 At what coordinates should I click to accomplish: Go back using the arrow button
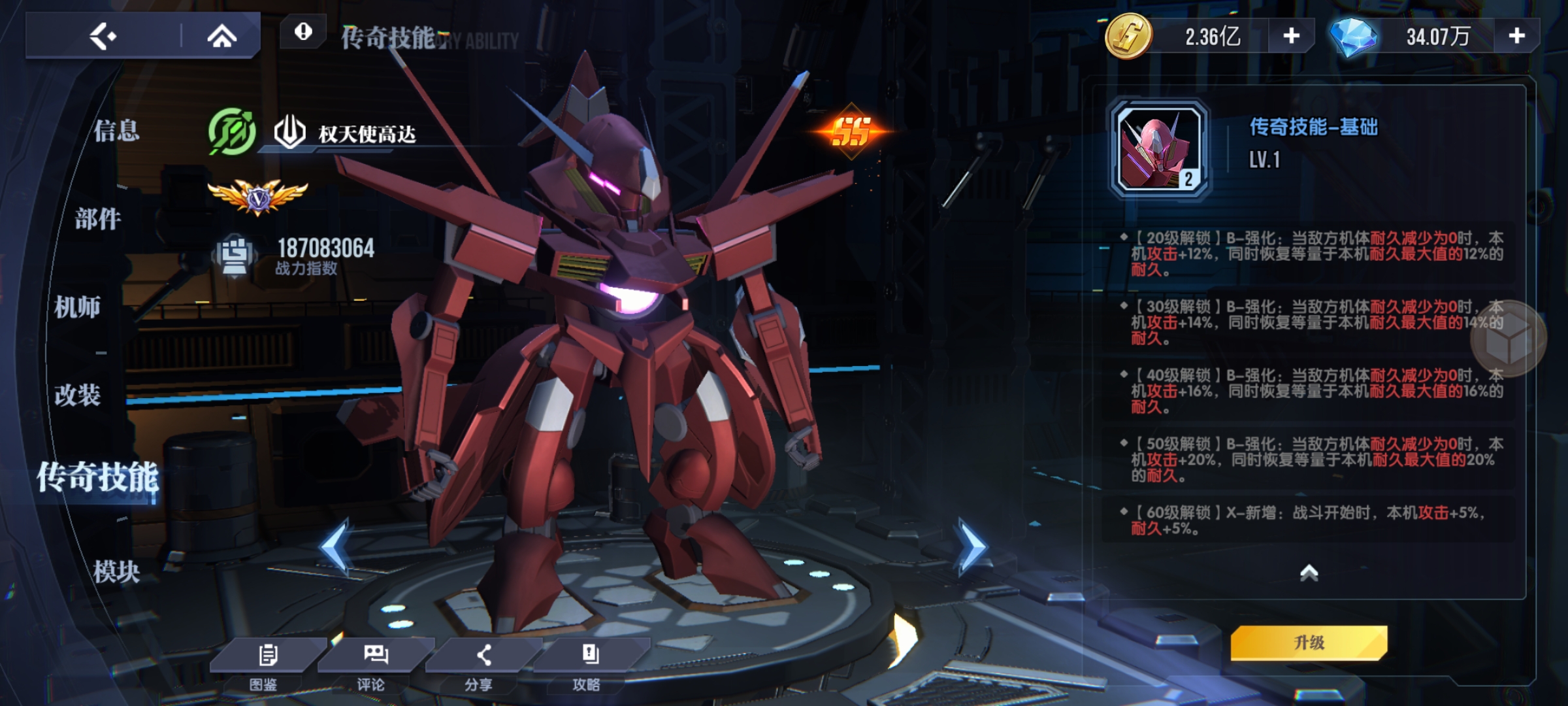103,36
